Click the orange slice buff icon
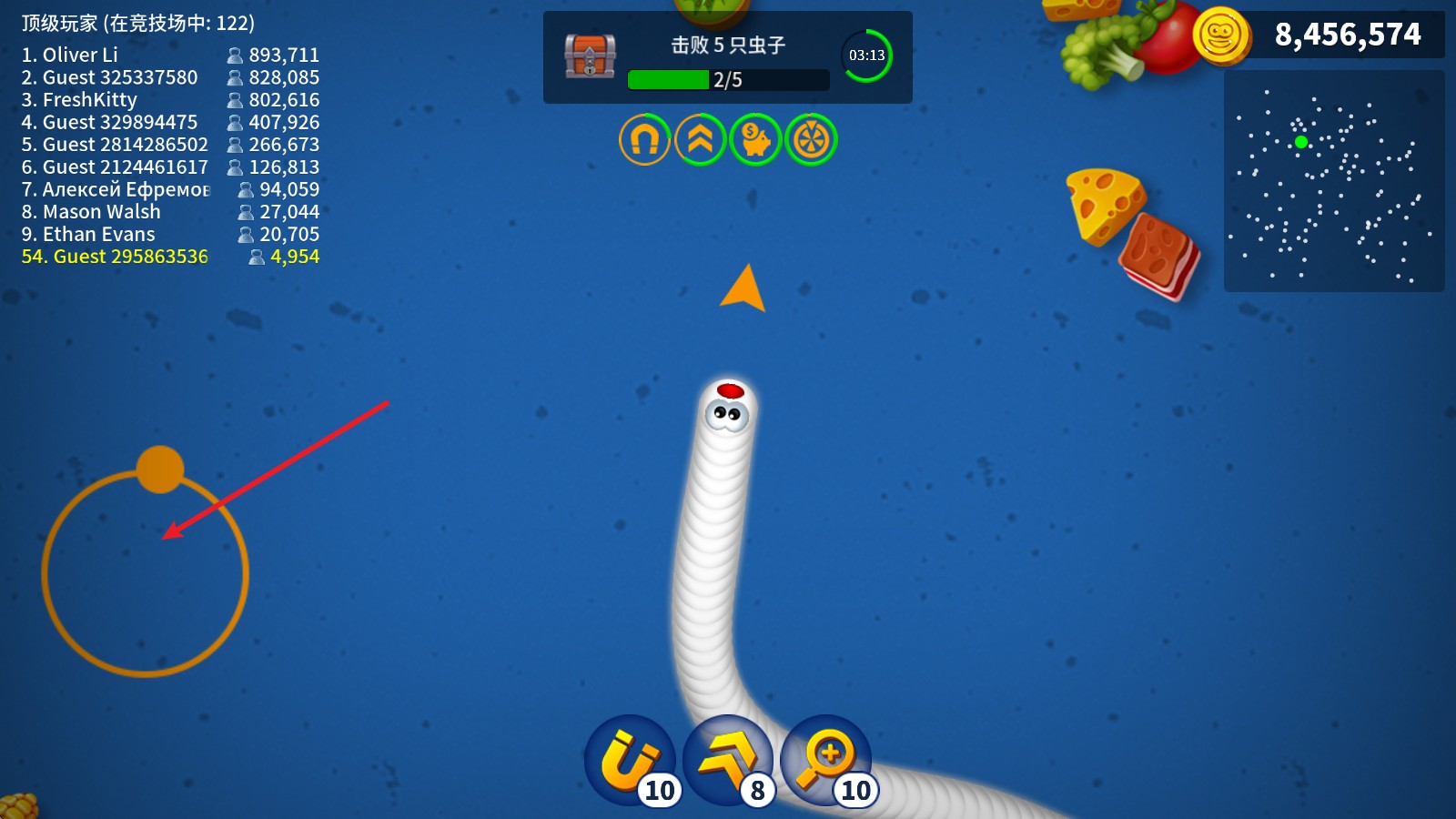This screenshot has height=819, width=1456. 811,140
